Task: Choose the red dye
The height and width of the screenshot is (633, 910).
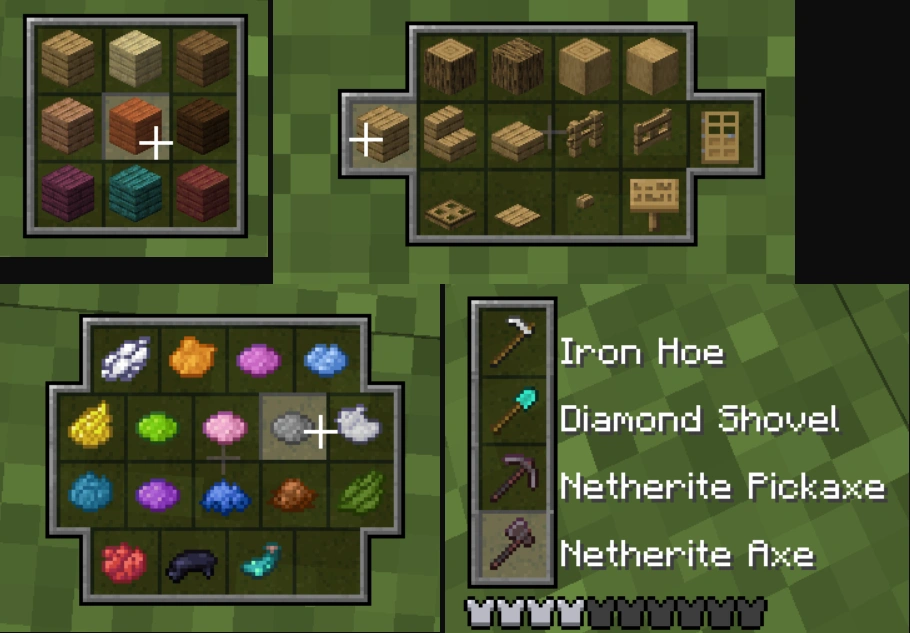Action: click(x=124, y=562)
